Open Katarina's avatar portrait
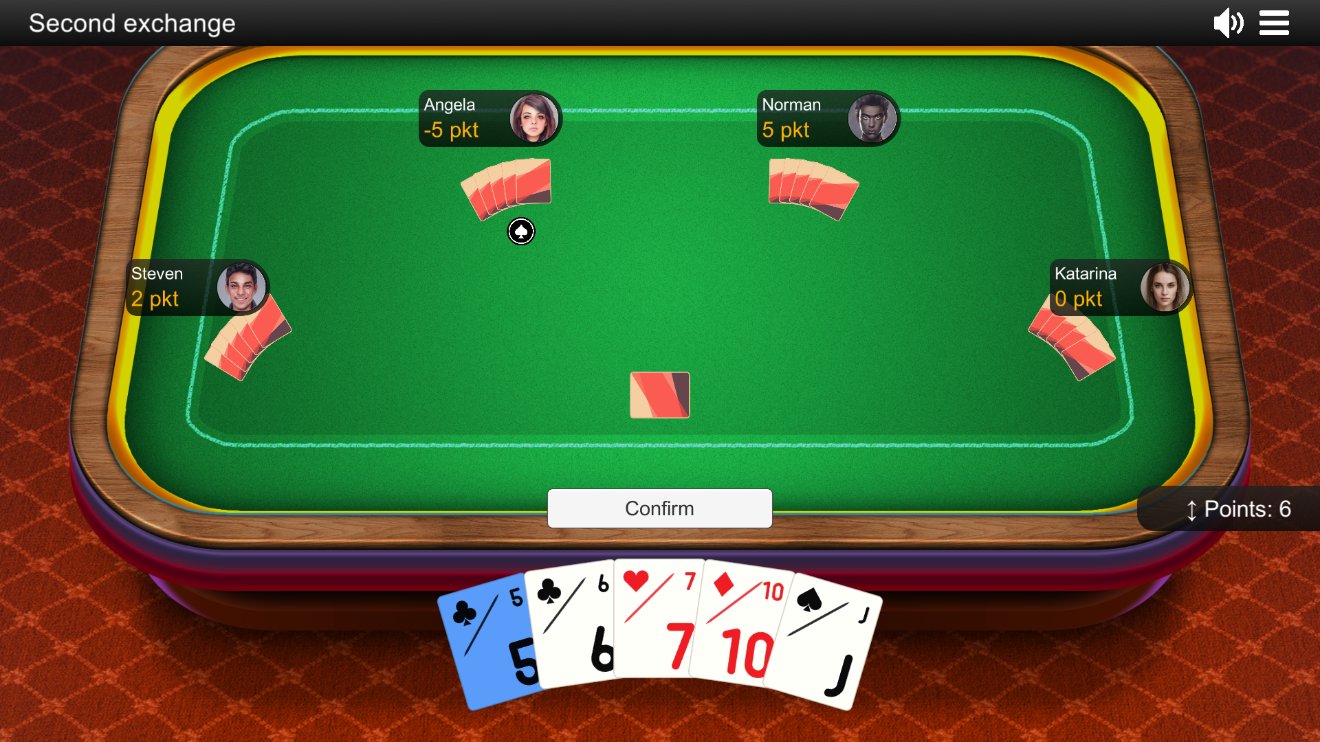Screen dimensions: 1320x742 click(1165, 286)
